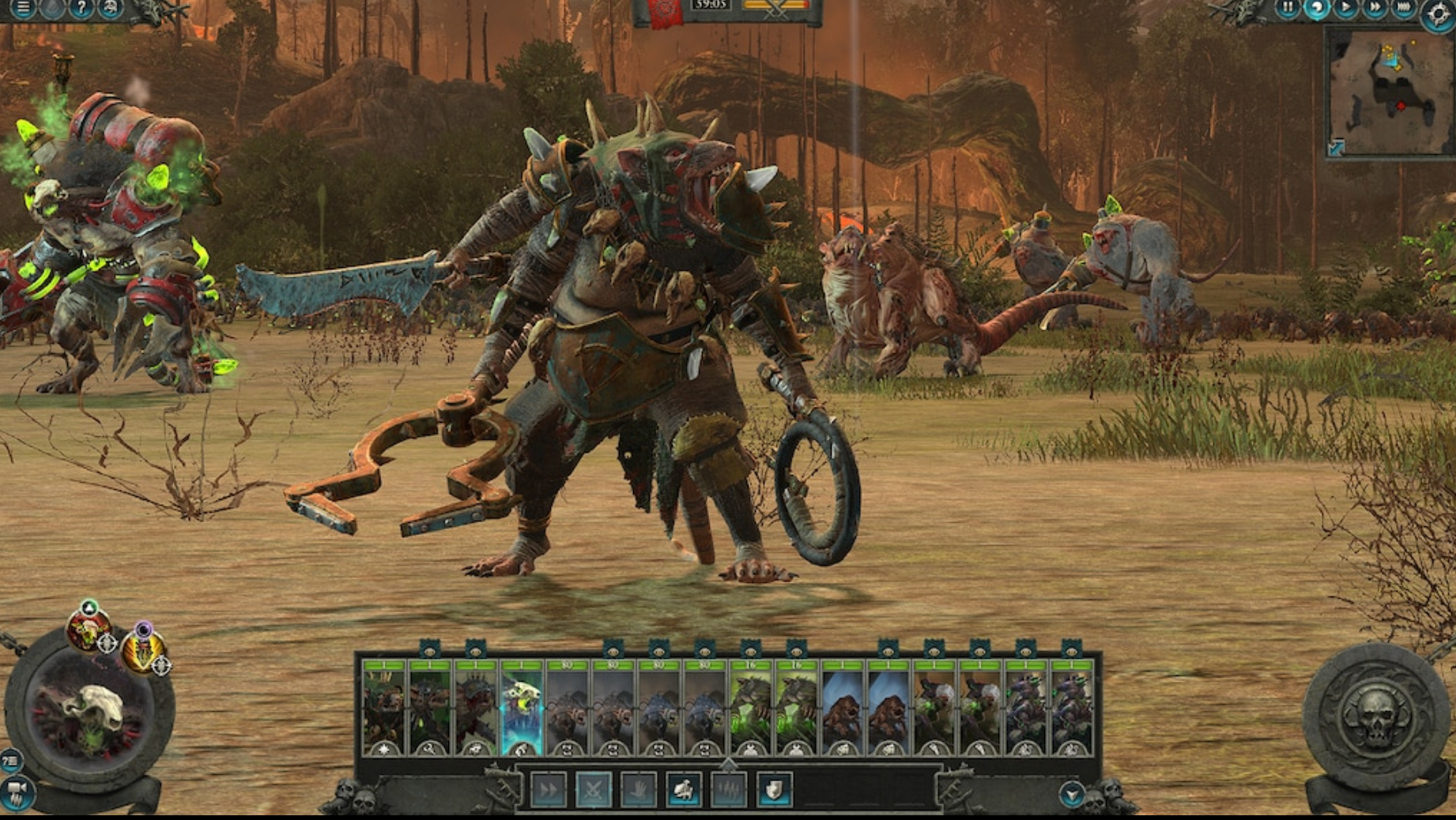Open the spell browser arrow near bottom right
This screenshot has width=1456, height=820.
click(1072, 793)
